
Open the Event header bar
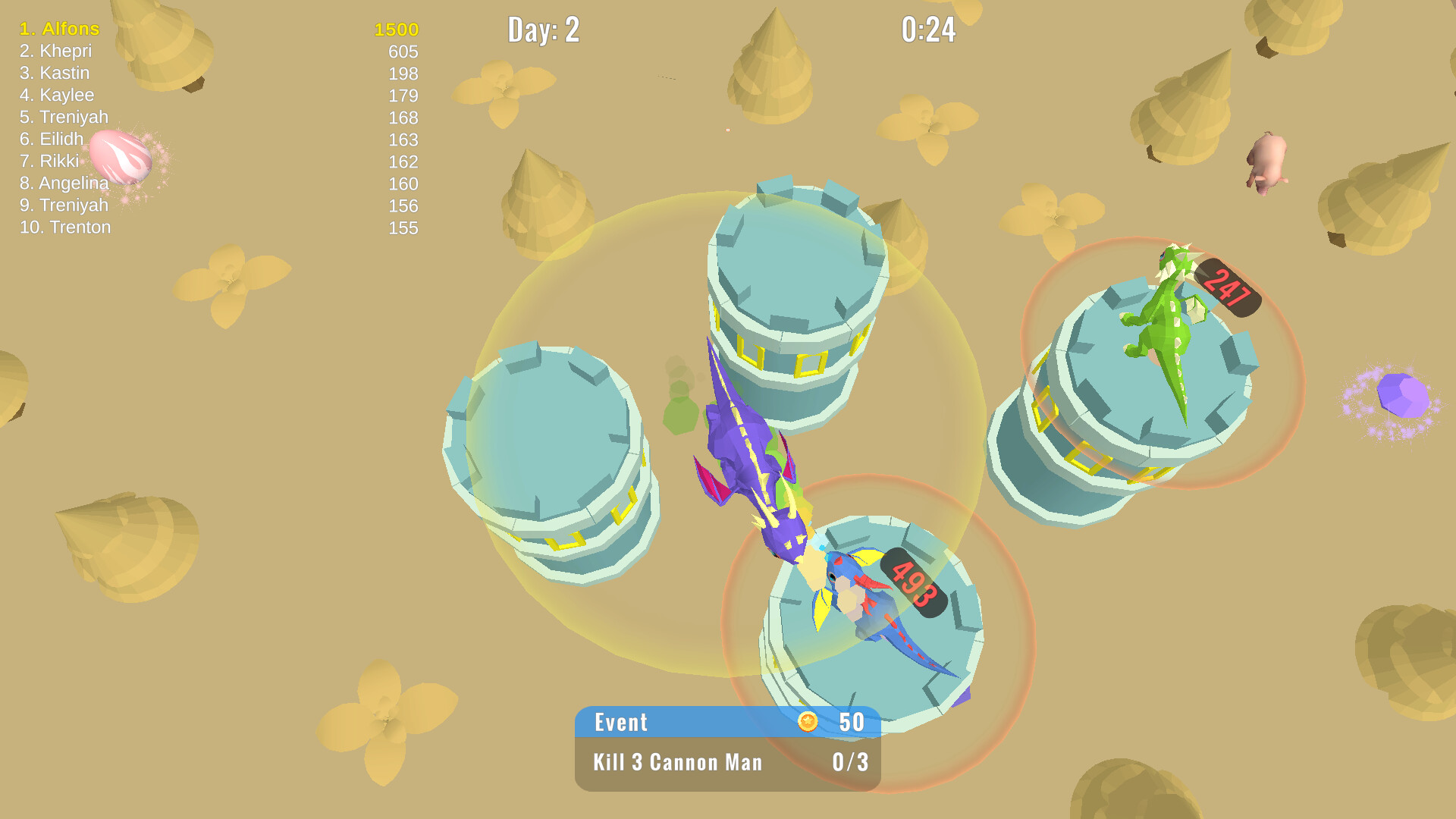click(x=622, y=723)
